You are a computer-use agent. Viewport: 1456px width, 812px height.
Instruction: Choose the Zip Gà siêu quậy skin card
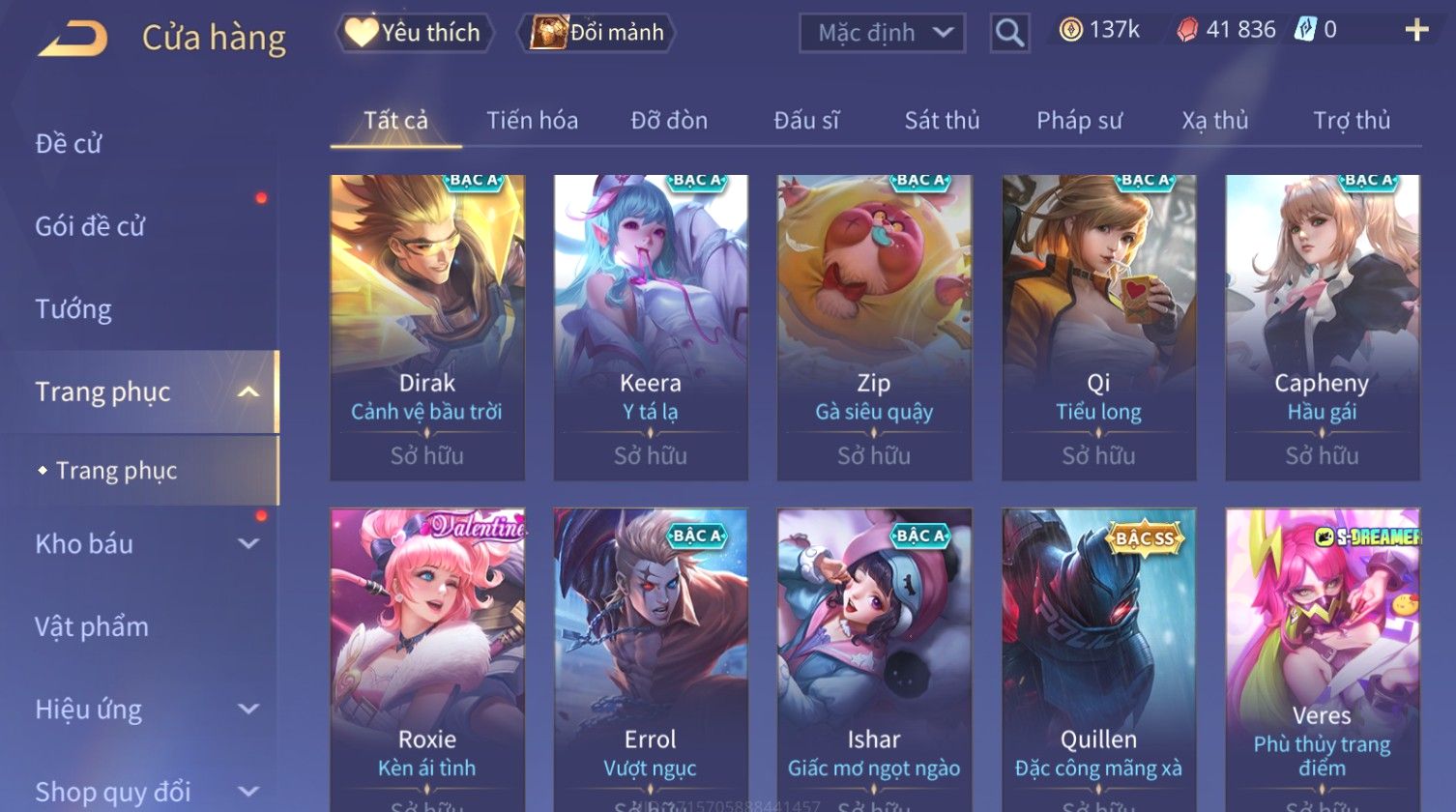click(874, 327)
